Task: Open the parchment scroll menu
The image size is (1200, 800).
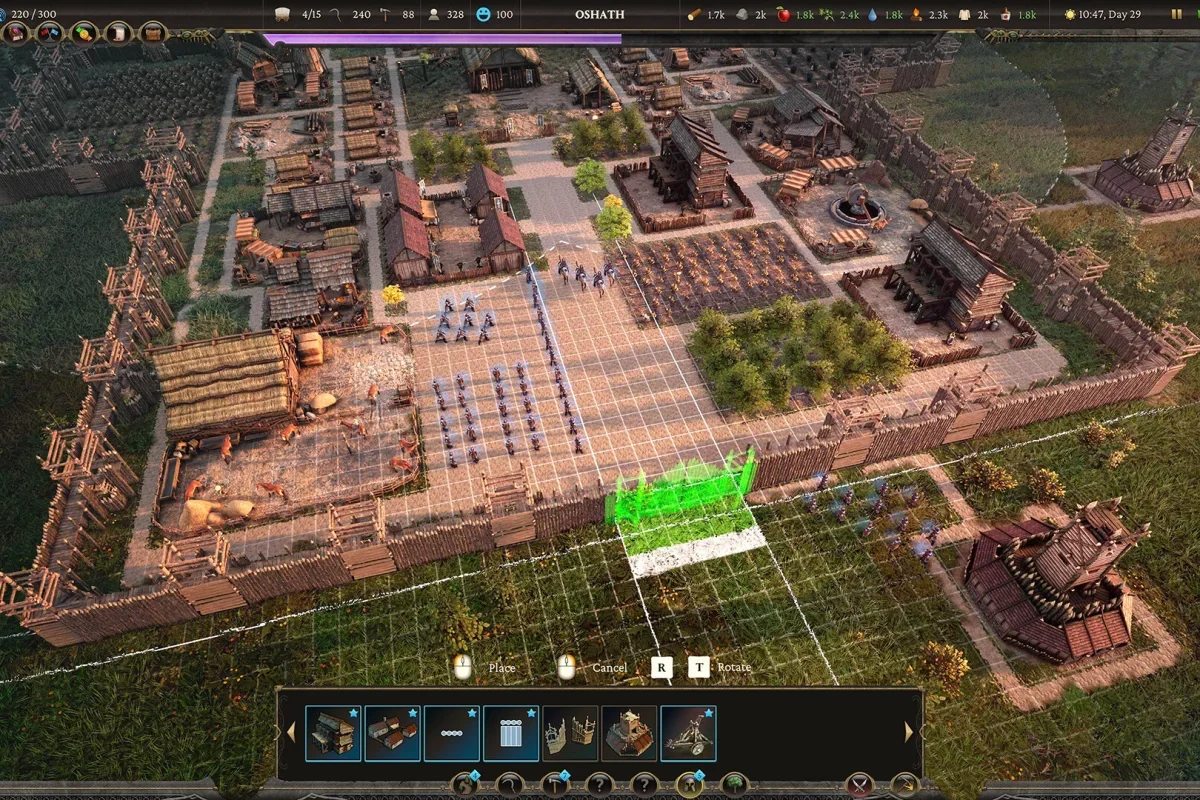Action: 119,33
